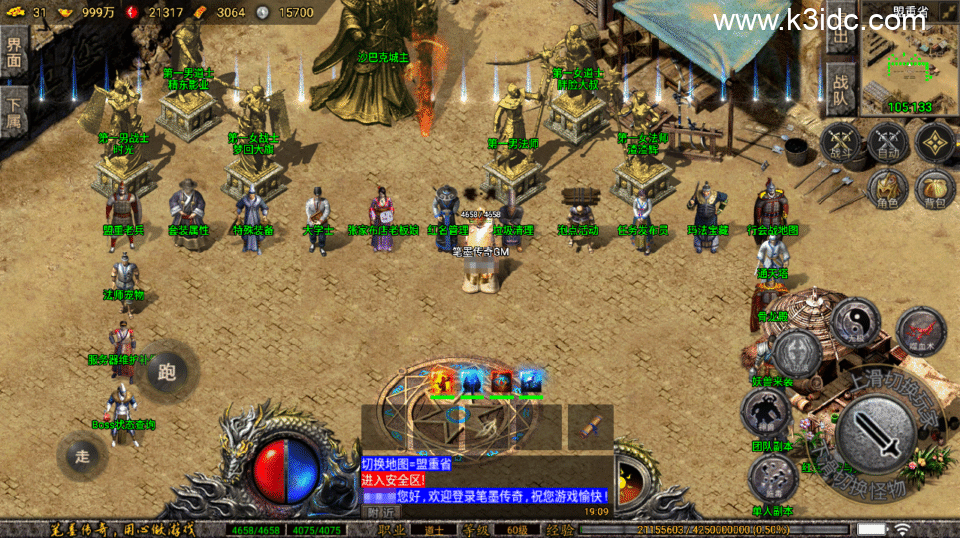Open the 角色 character sheet
960x538 pixels.
click(x=888, y=189)
